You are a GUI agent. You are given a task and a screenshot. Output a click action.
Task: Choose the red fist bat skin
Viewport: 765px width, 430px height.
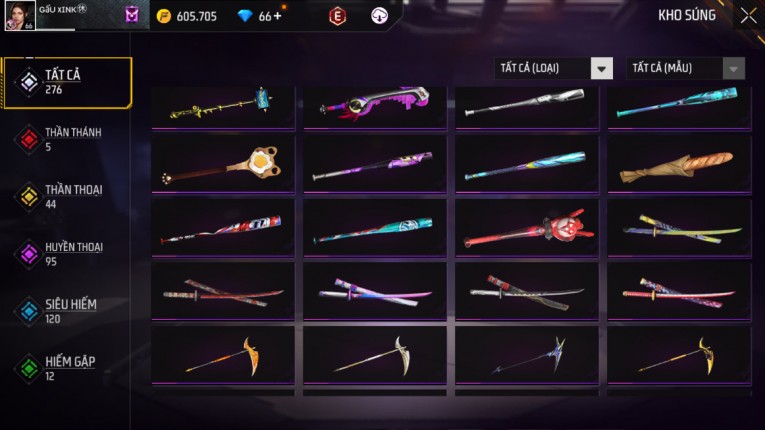coord(527,229)
